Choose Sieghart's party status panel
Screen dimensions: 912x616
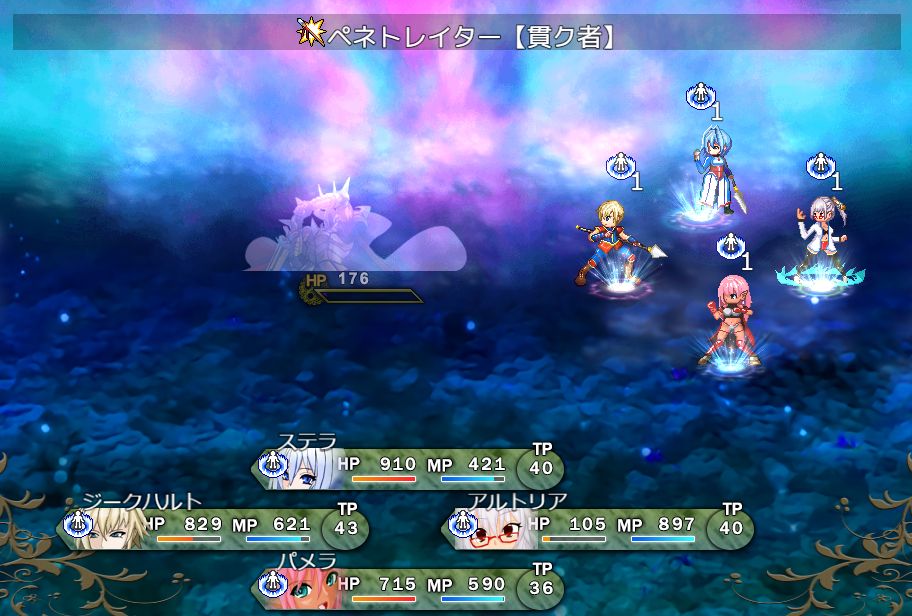coord(213,527)
